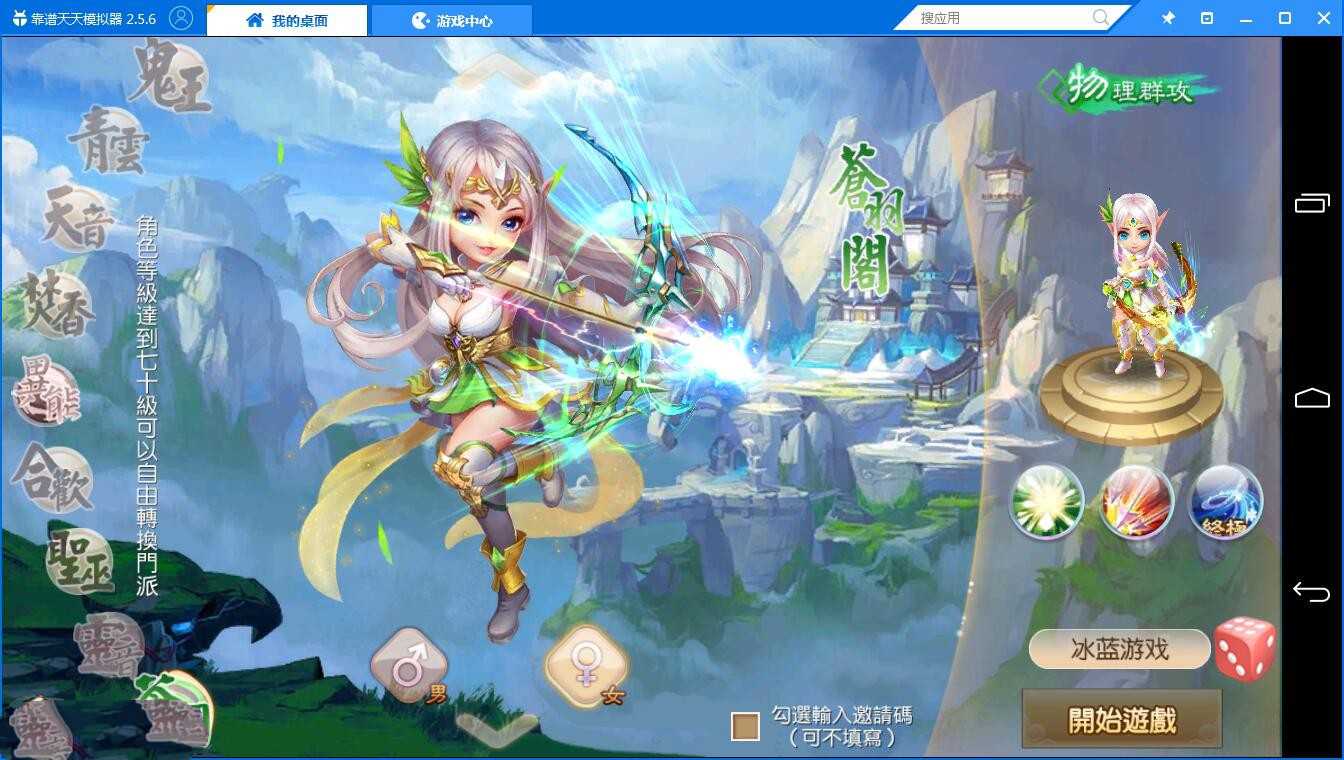Viewport: 1344px width, 760px height.
Task: Click the 冰蓝游戏 name input field
Action: (1120, 650)
